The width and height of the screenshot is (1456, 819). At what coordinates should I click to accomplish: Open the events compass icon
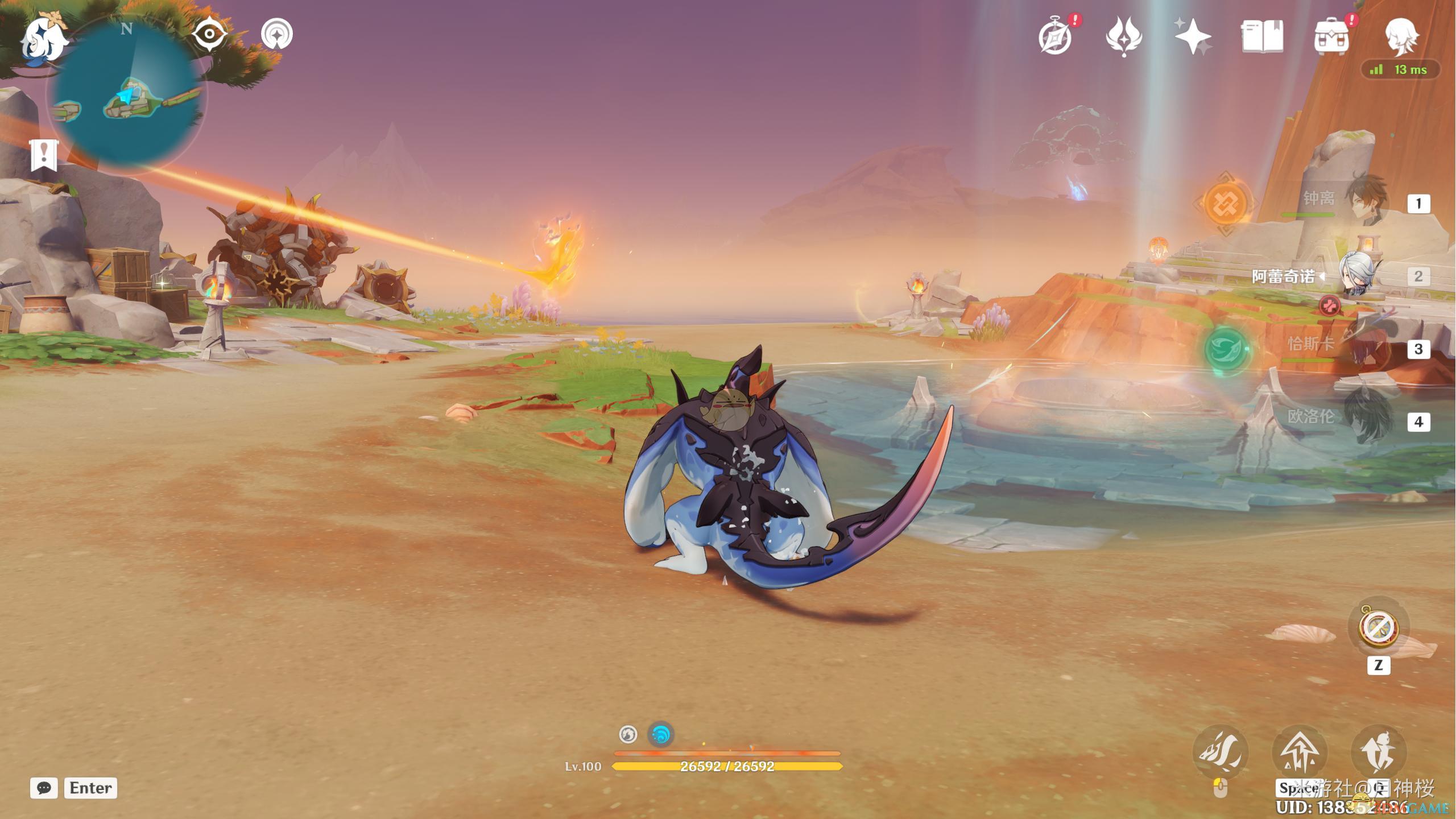click(x=1056, y=38)
